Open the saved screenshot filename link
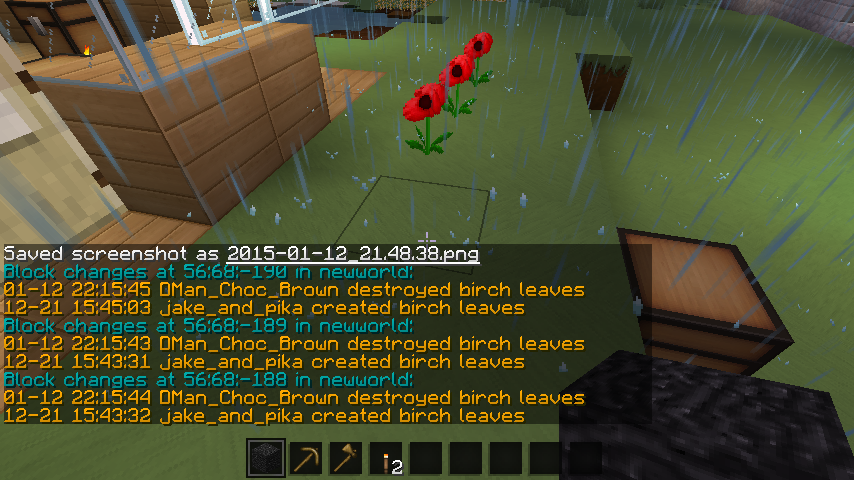The image size is (854, 480). (x=353, y=254)
